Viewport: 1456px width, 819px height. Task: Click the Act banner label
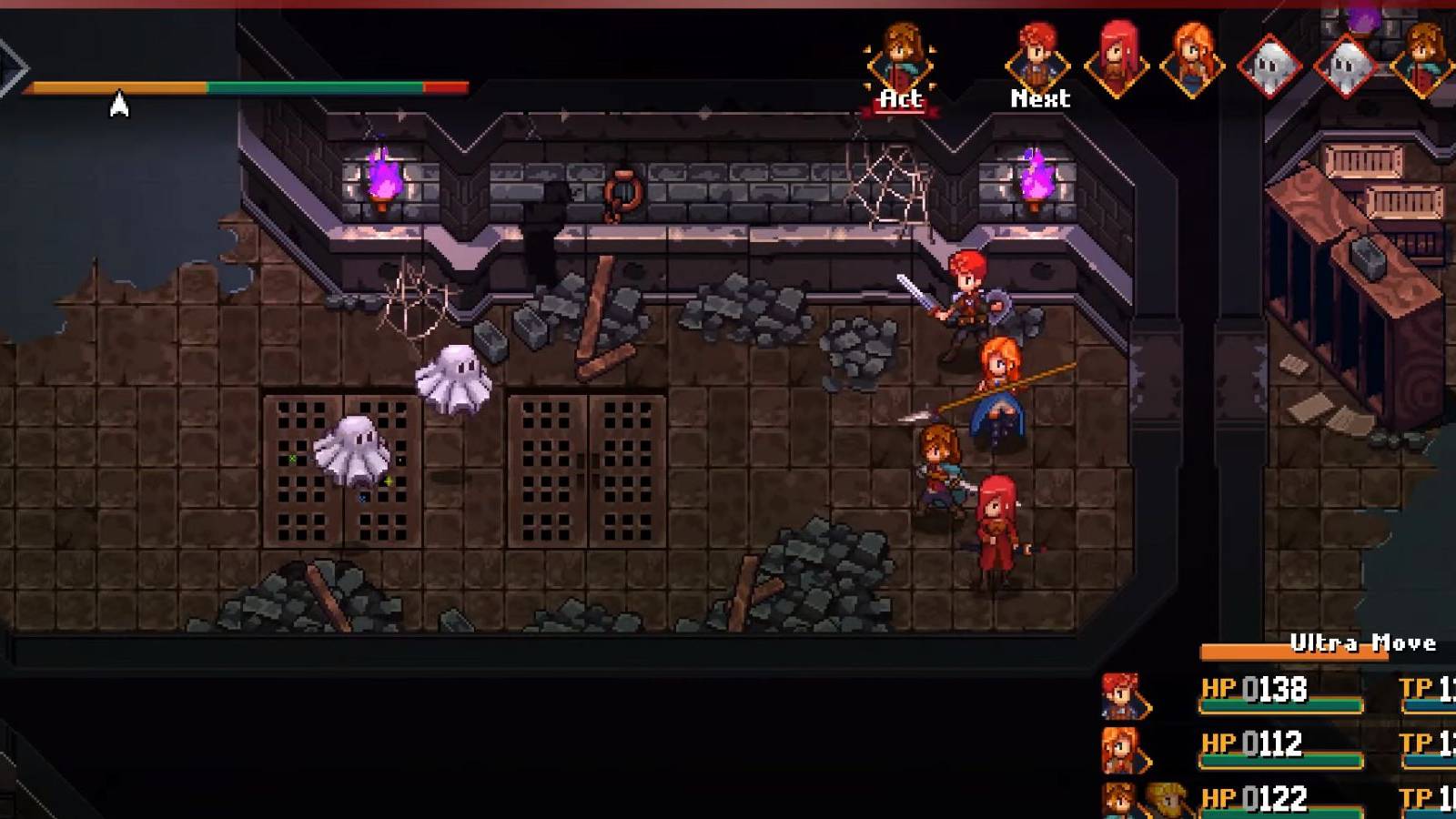[899, 98]
